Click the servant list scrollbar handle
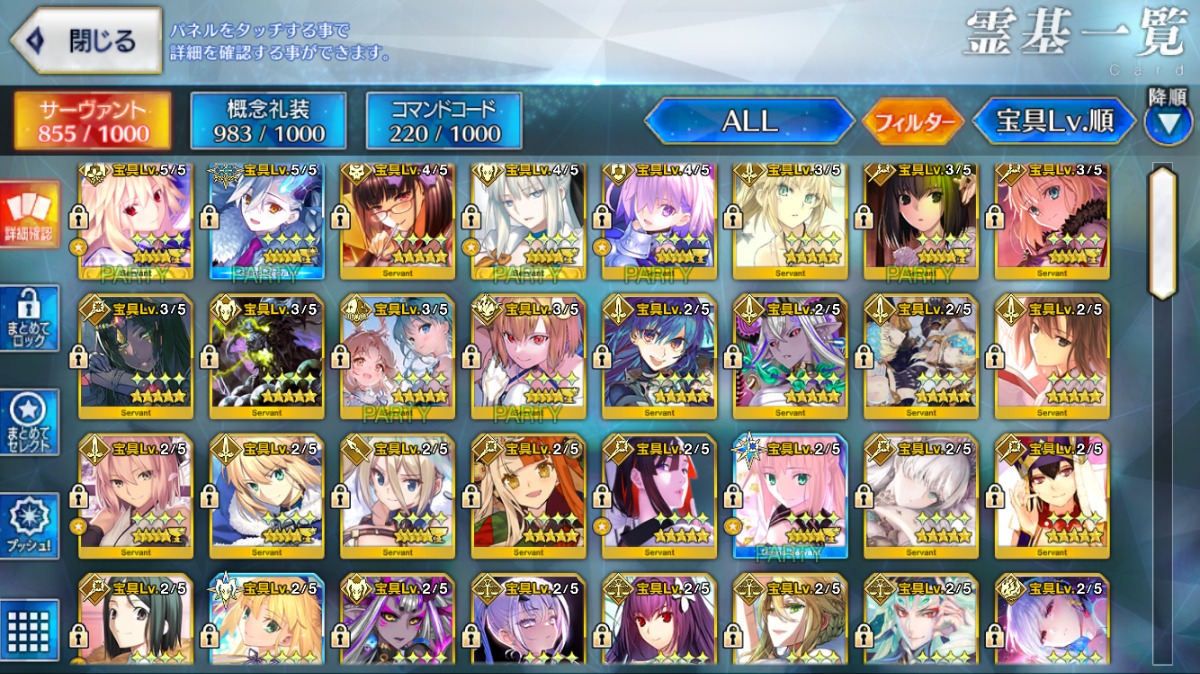Screen dimensions: 1200x674 (1163, 232)
